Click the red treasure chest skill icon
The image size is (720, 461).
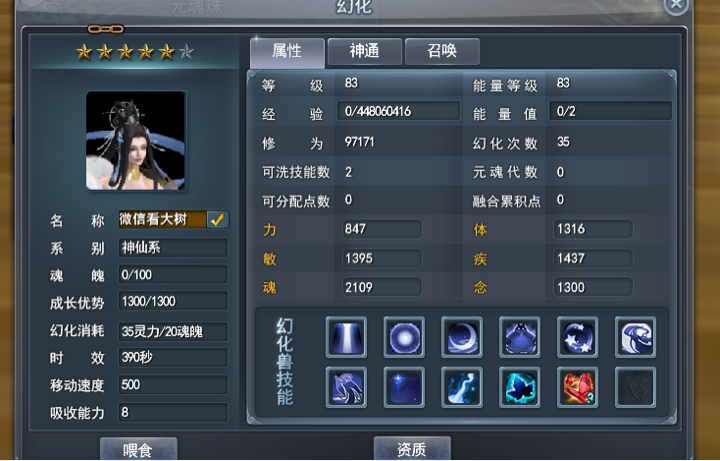point(578,387)
